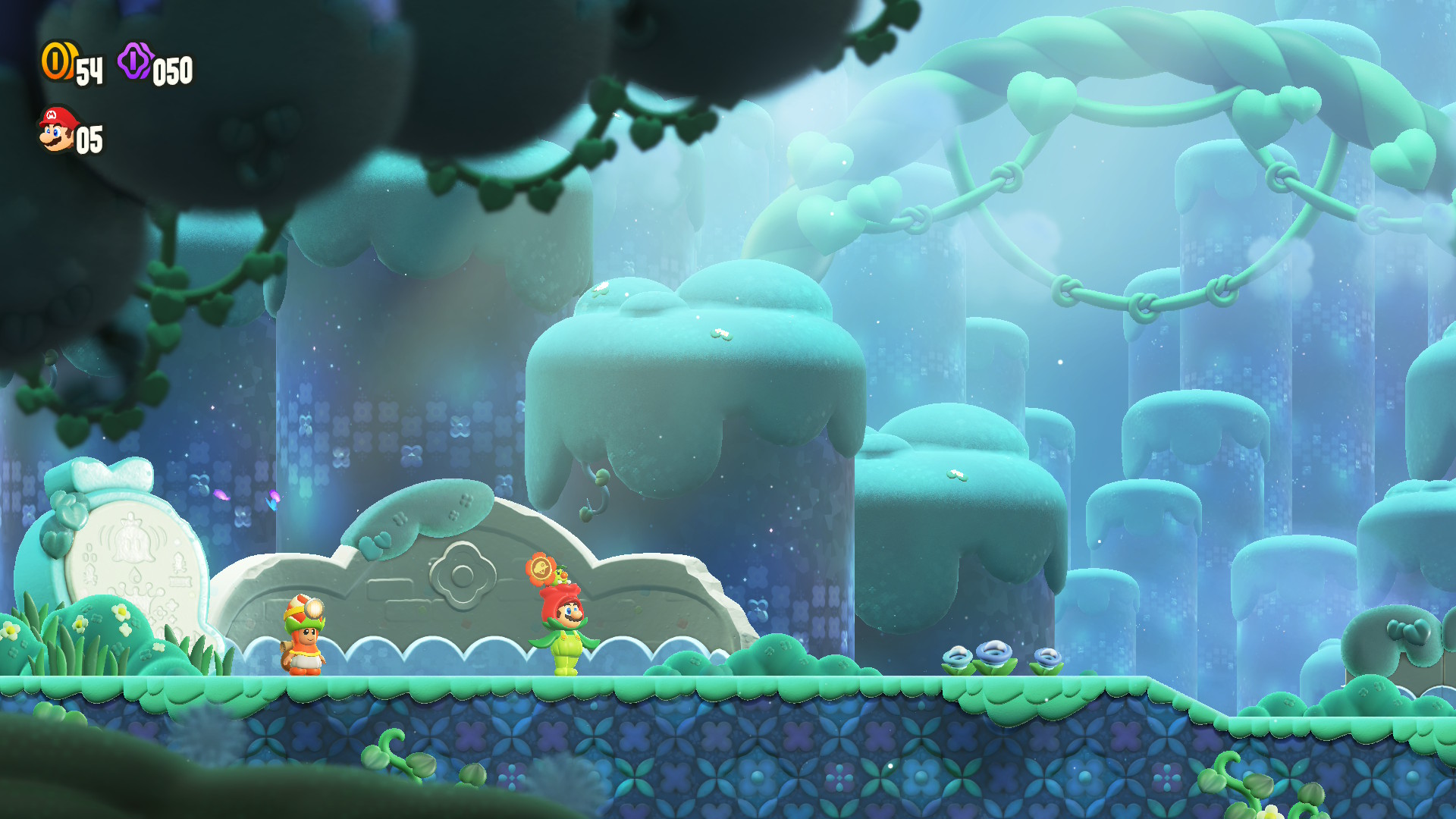Toggle the middle blue flower
The width and height of the screenshot is (1456, 819).
(x=993, y=651)
